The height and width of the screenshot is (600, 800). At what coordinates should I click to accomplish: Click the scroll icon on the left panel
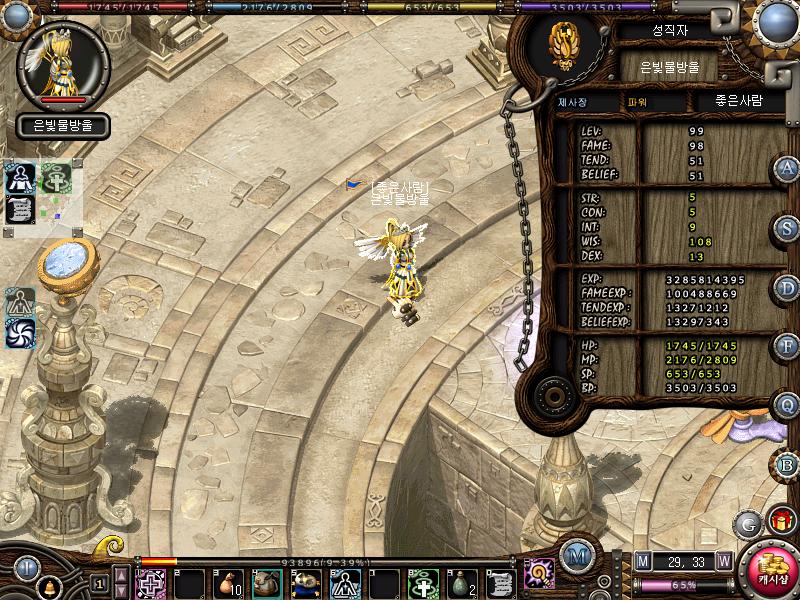[20, 209]
